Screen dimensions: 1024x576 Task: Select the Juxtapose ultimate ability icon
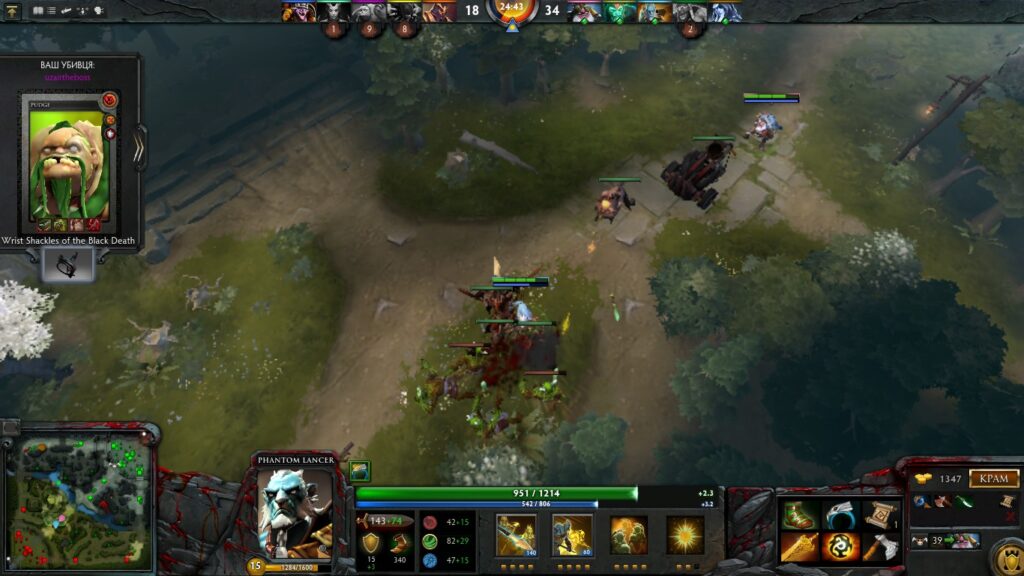tap(685, 535)
